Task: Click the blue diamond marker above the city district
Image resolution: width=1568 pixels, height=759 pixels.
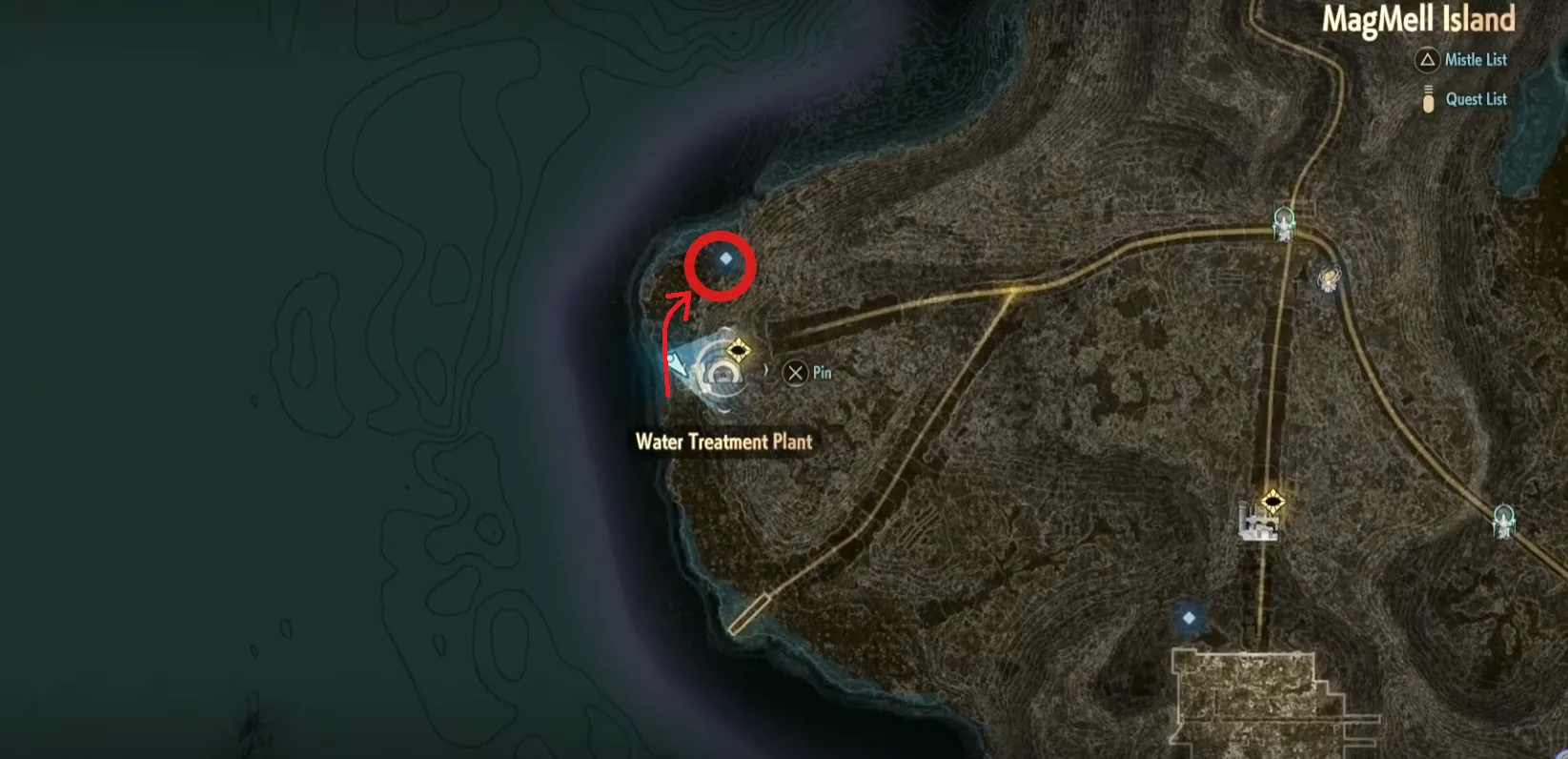Action: (x=1190, y=618)
